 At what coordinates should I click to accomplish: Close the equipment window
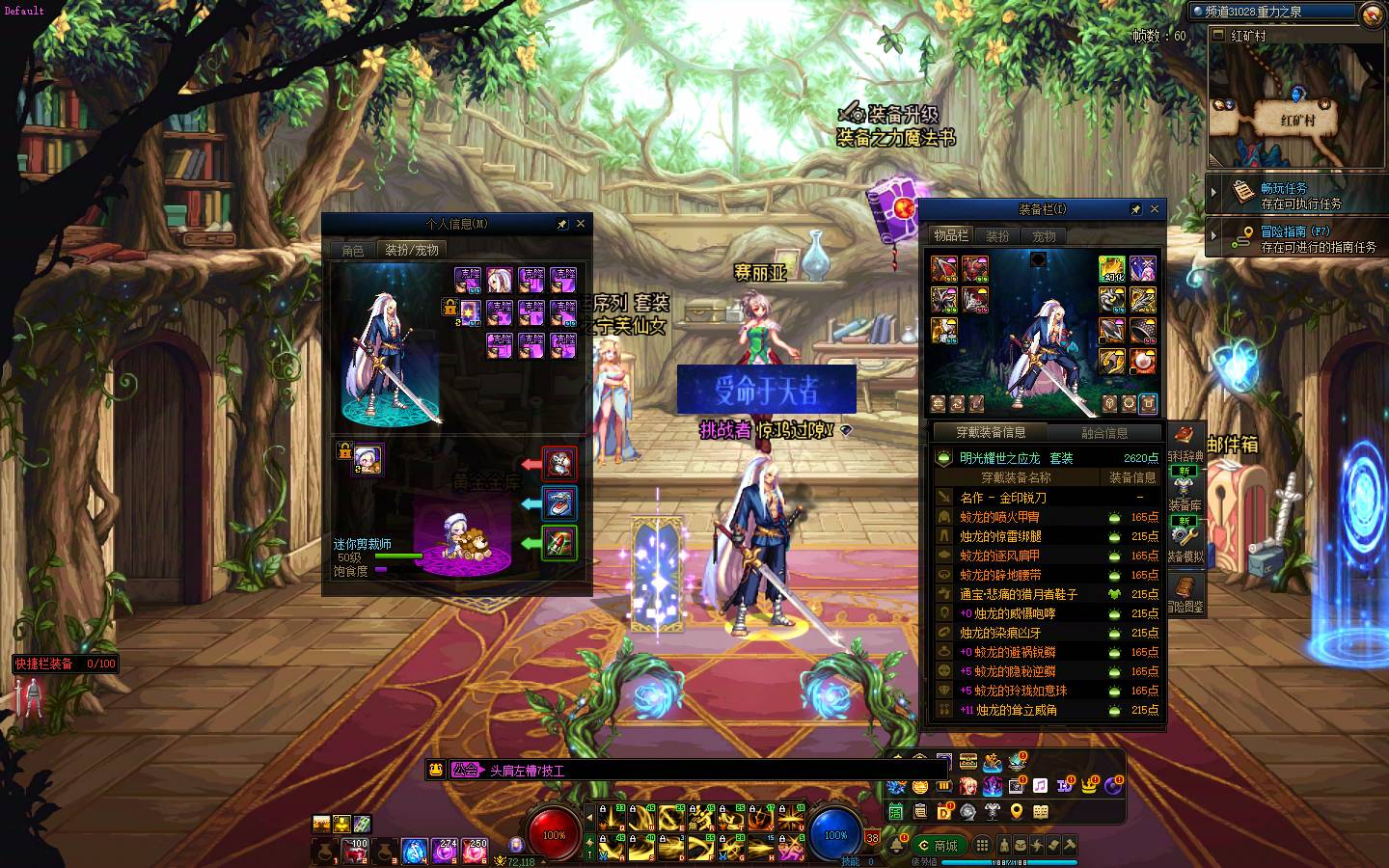pos(1155,209)
